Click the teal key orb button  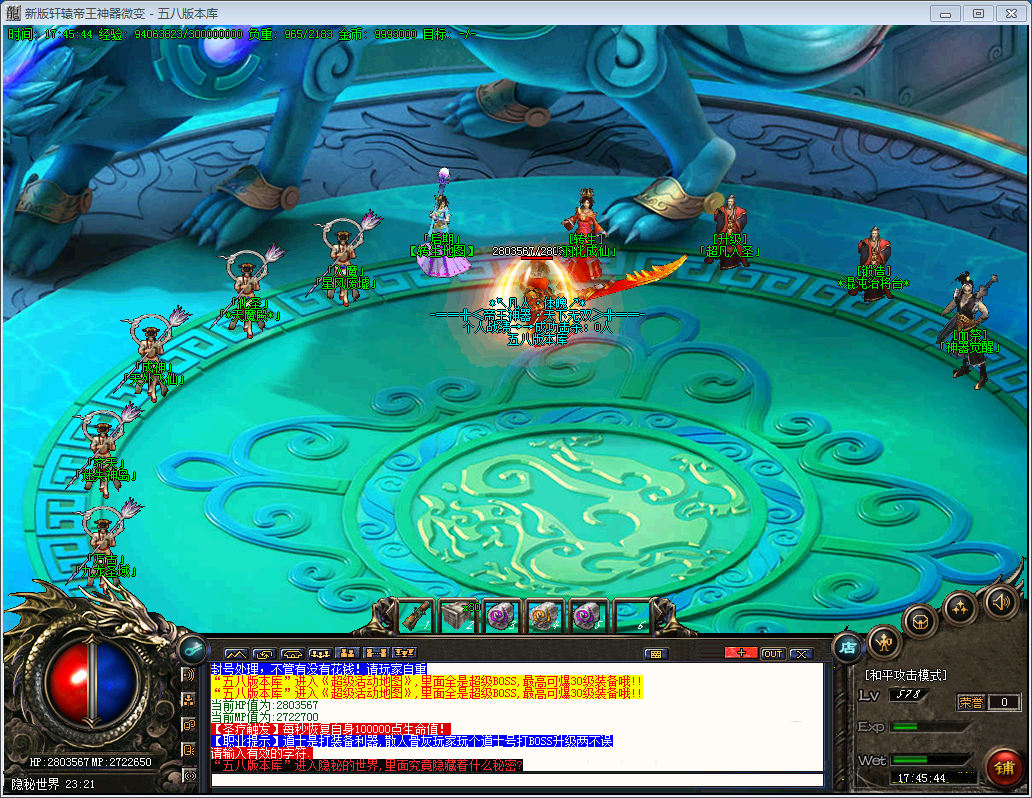pyautogui.click(x=191, y=648)
